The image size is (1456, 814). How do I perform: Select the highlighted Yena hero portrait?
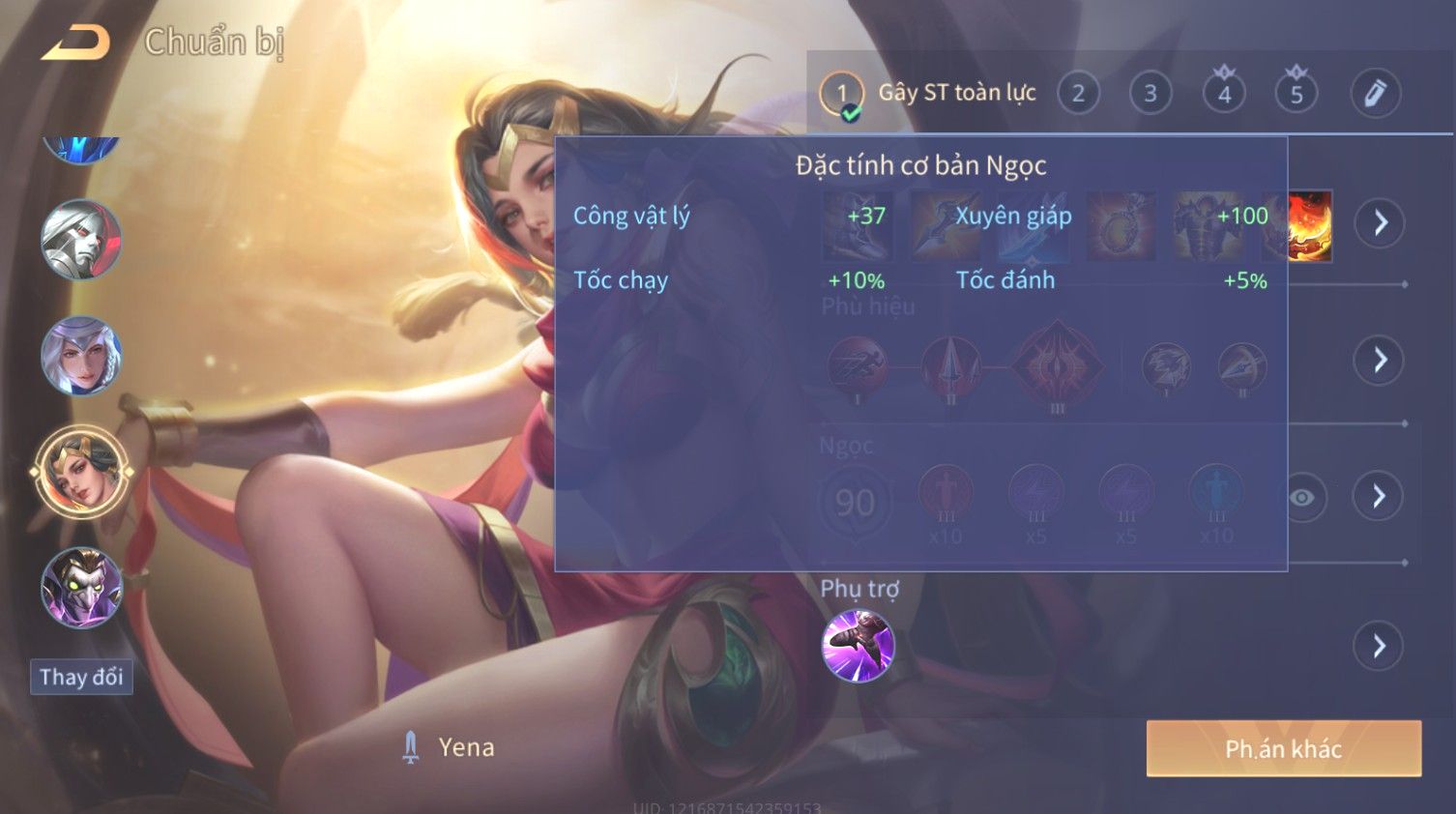coord(81,472)
